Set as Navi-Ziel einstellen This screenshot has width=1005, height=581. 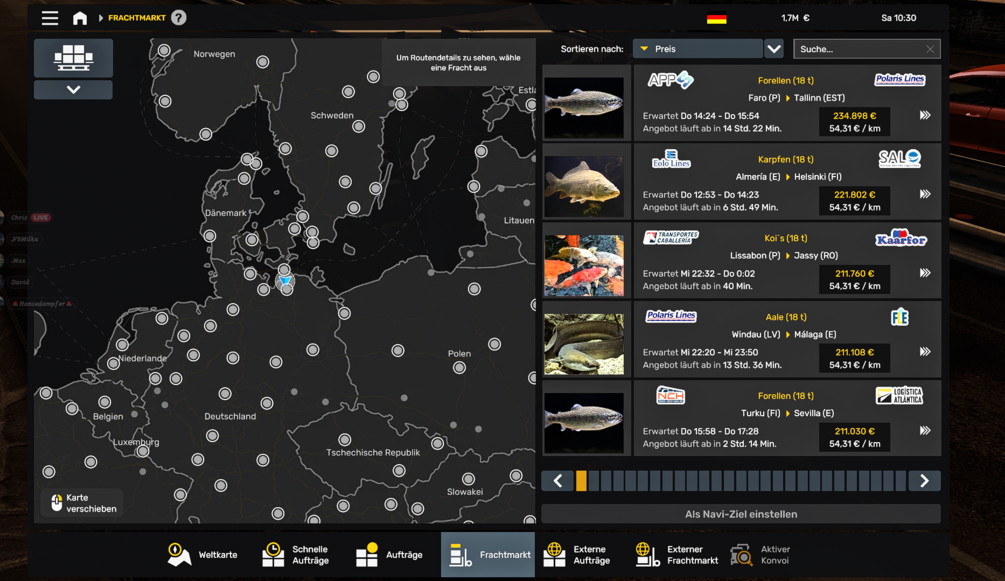coord(740,514)
